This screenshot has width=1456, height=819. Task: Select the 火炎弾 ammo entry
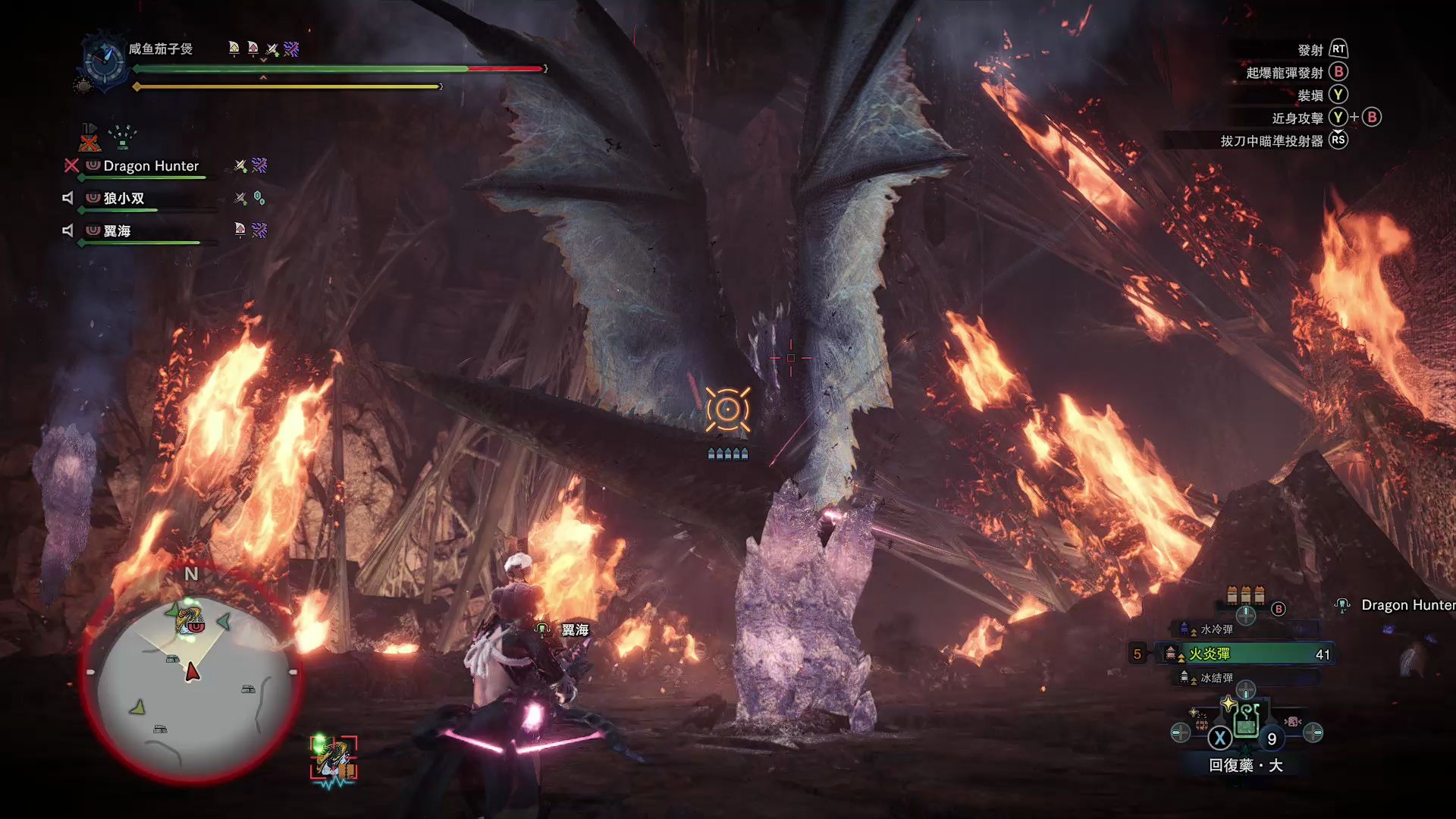point(1244,654)
